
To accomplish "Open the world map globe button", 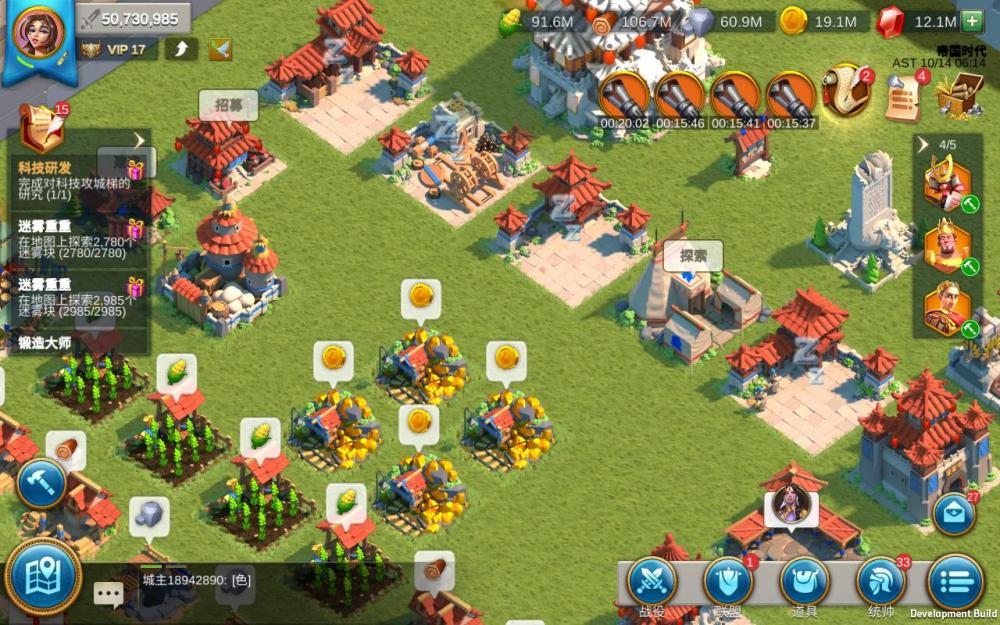I will 43,578.
